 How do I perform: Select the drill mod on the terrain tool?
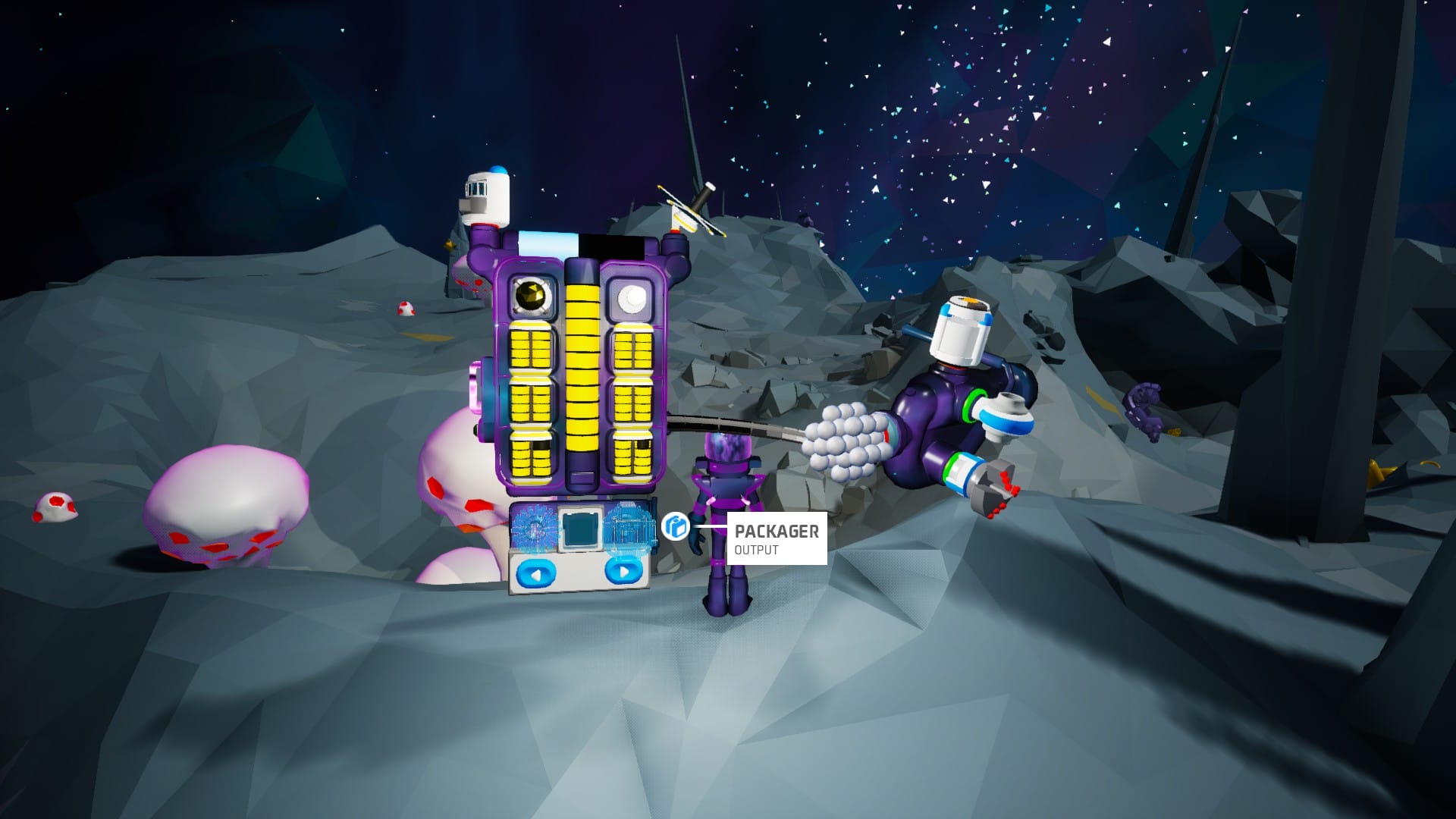tap(992, 490)
